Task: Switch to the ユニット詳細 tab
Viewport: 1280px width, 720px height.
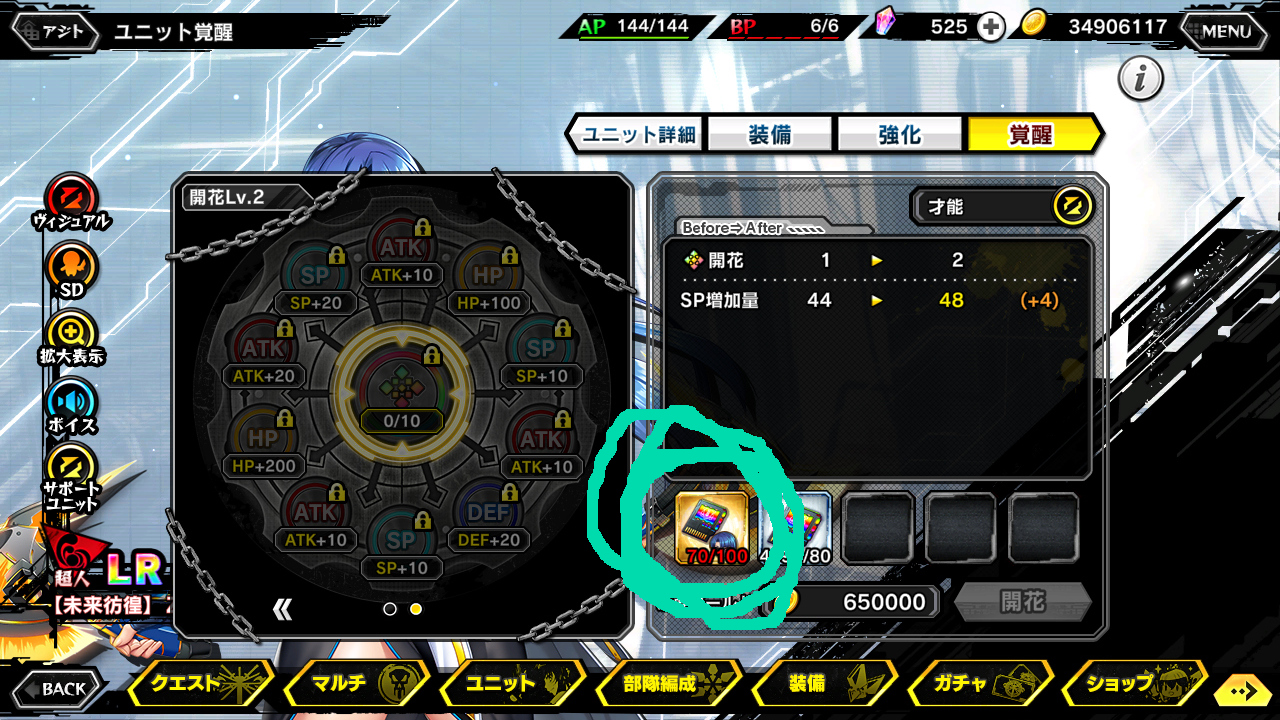Action: coord(638,134)
